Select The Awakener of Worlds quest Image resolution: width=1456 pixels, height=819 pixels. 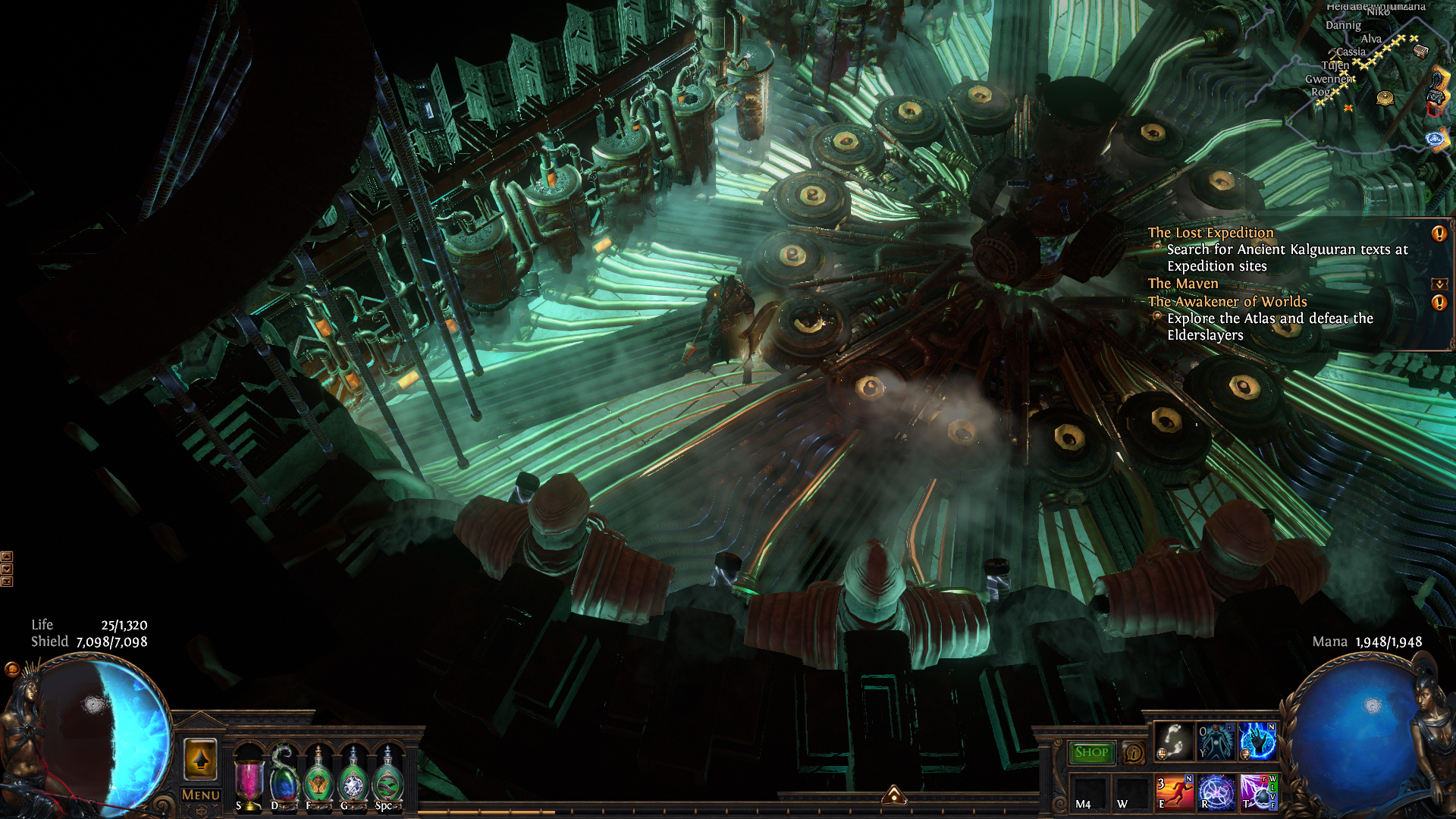[1227, 302]
